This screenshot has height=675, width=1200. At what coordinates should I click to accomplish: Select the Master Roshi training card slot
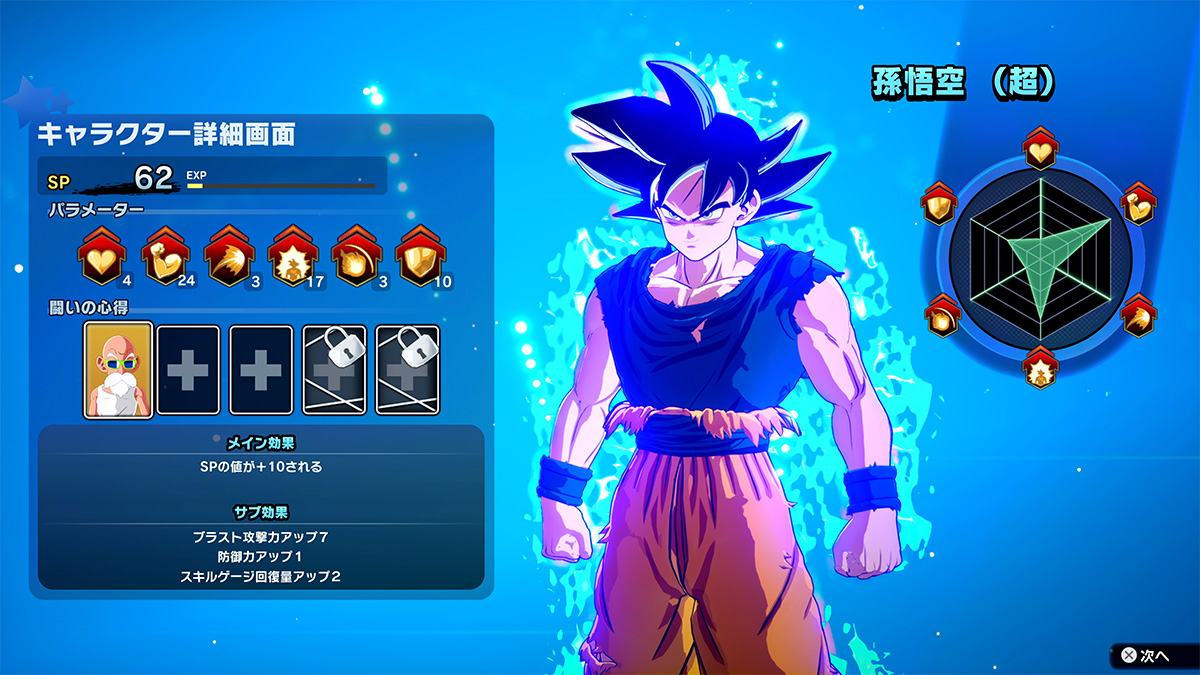pyautogui.click(x=118, y=369)
